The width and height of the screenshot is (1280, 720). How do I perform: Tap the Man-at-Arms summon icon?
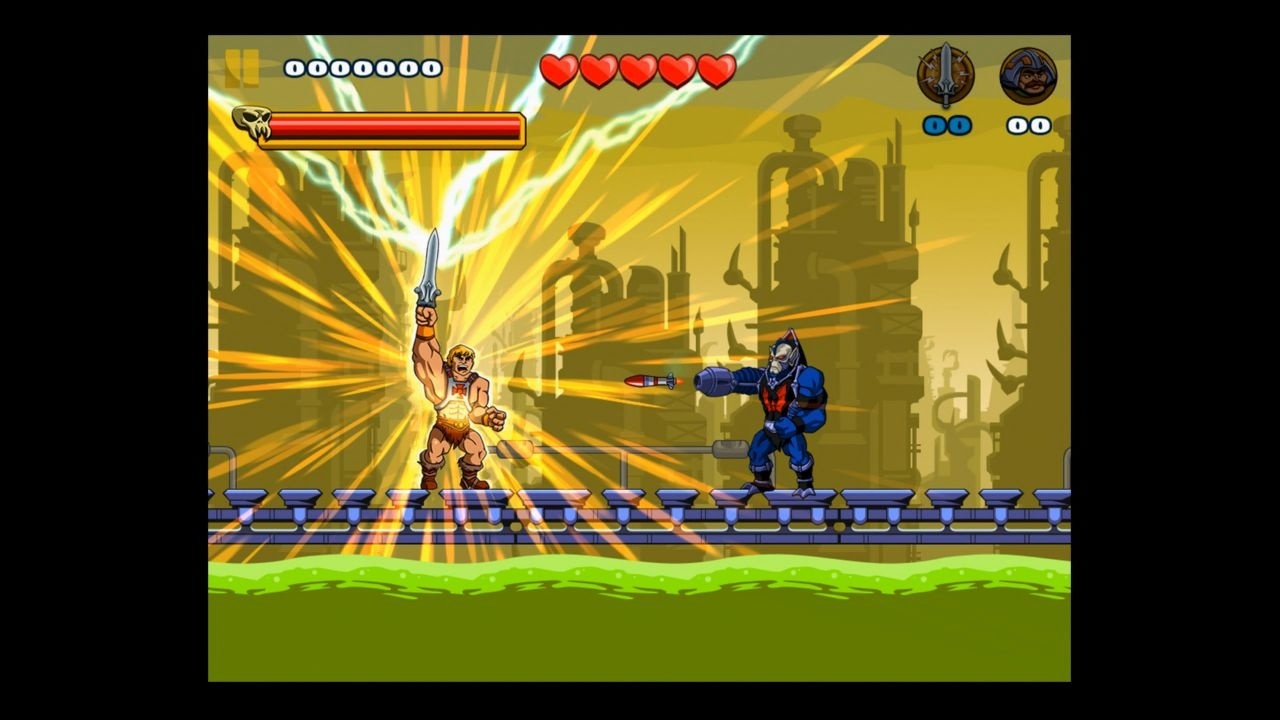[x=1028, y=75]
